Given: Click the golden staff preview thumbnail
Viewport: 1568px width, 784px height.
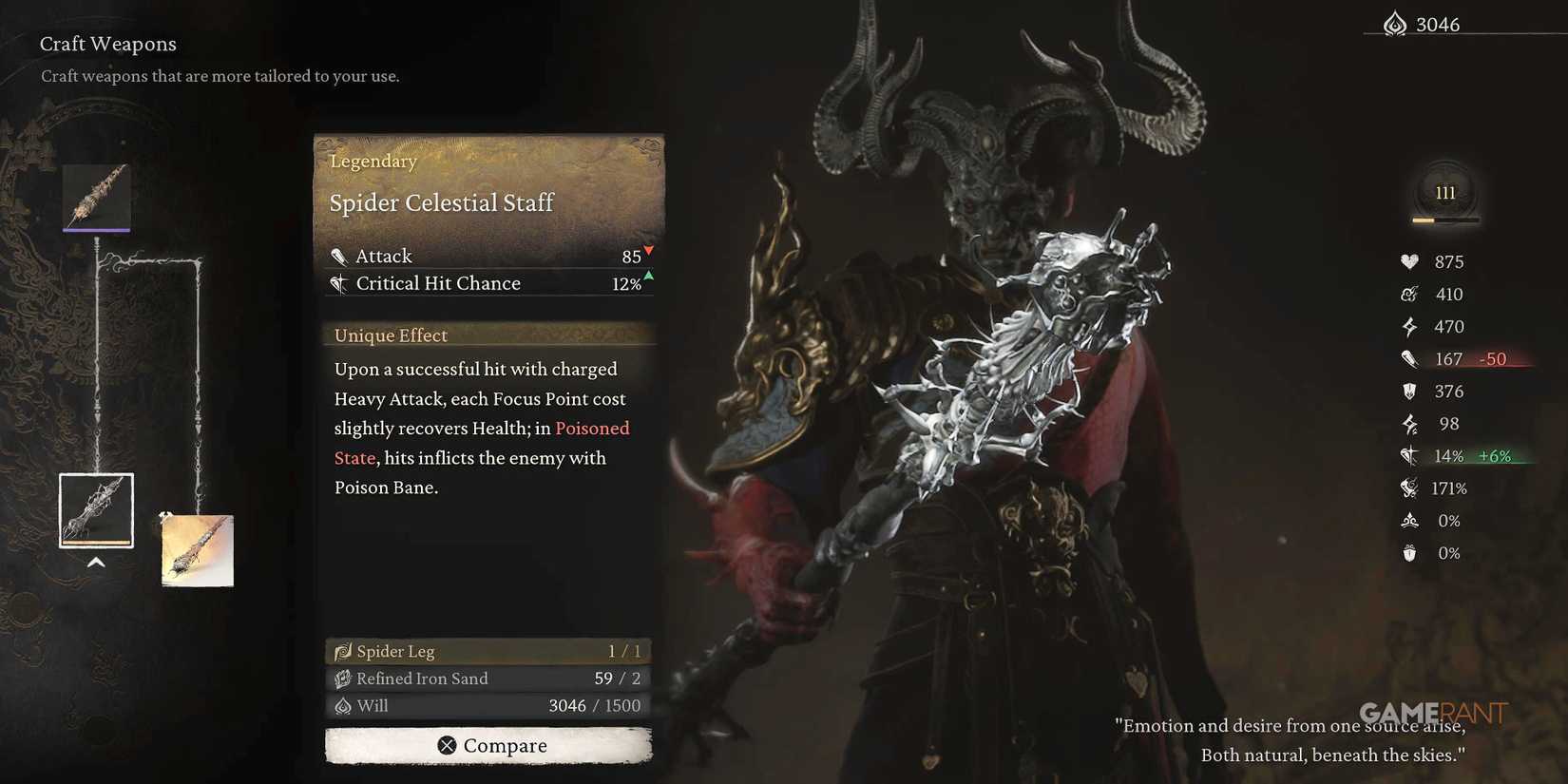Looking at the screenshot, I should click(x=196, y=550).
